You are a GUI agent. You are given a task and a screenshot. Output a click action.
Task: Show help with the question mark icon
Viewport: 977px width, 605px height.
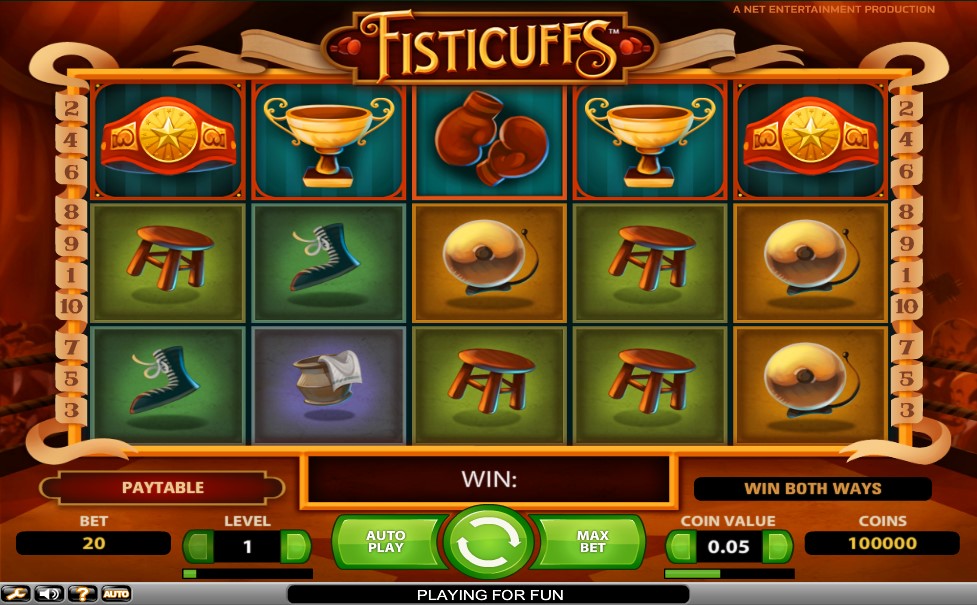(x=82, y=594)
